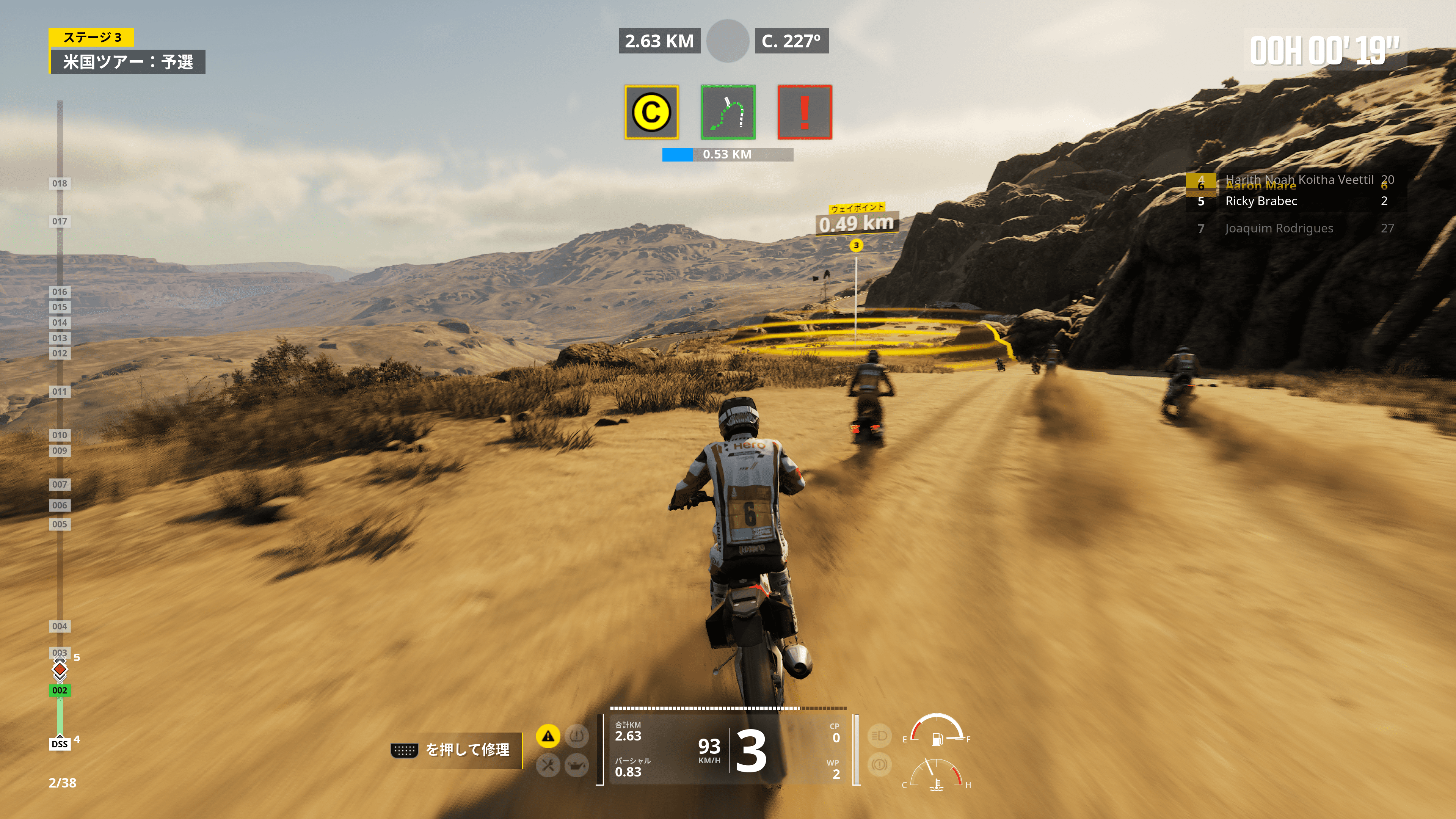Click the yellow warning triangle damage indicator

[x=548, y=736]
